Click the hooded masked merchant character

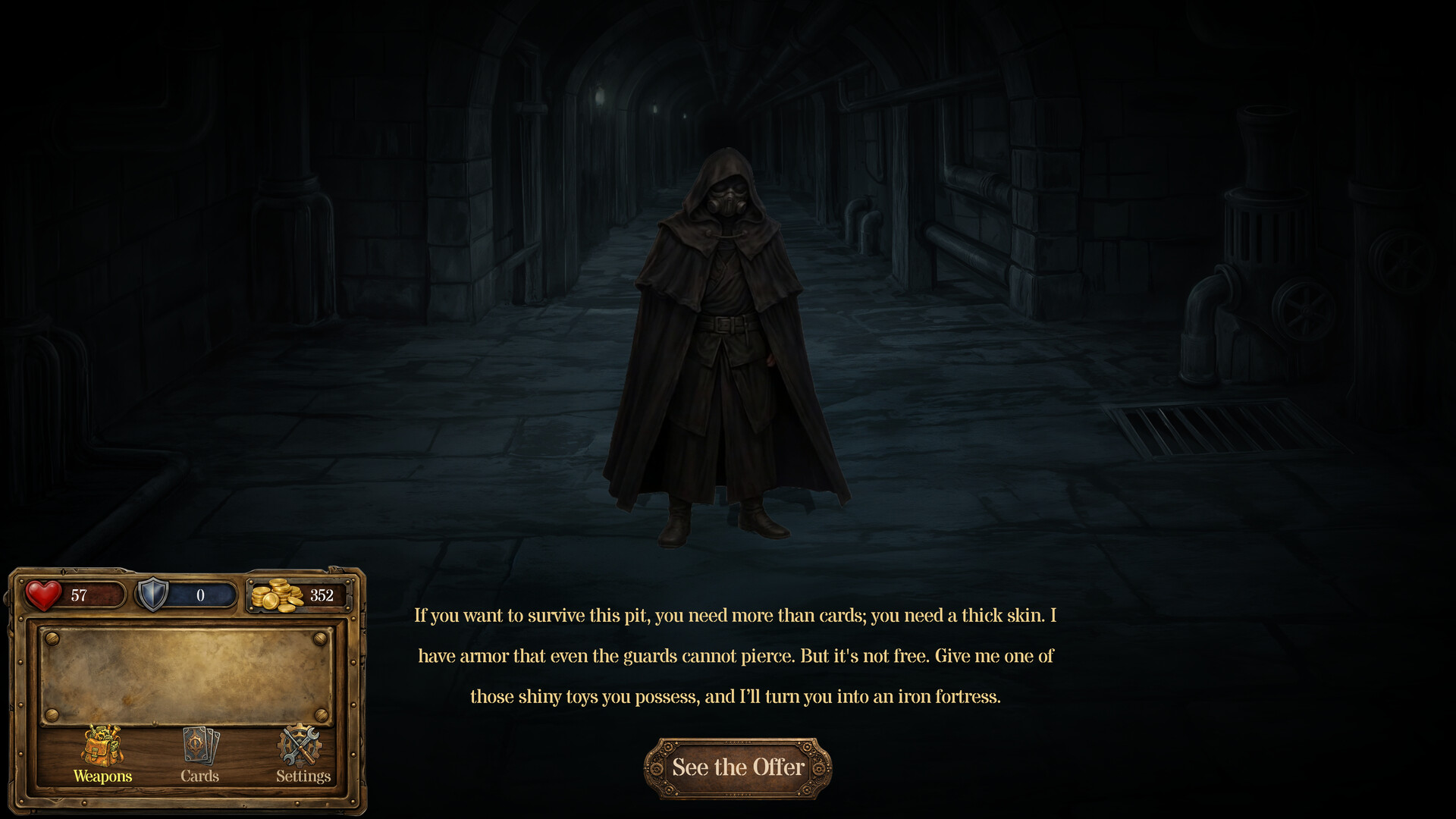coord(728,334)
